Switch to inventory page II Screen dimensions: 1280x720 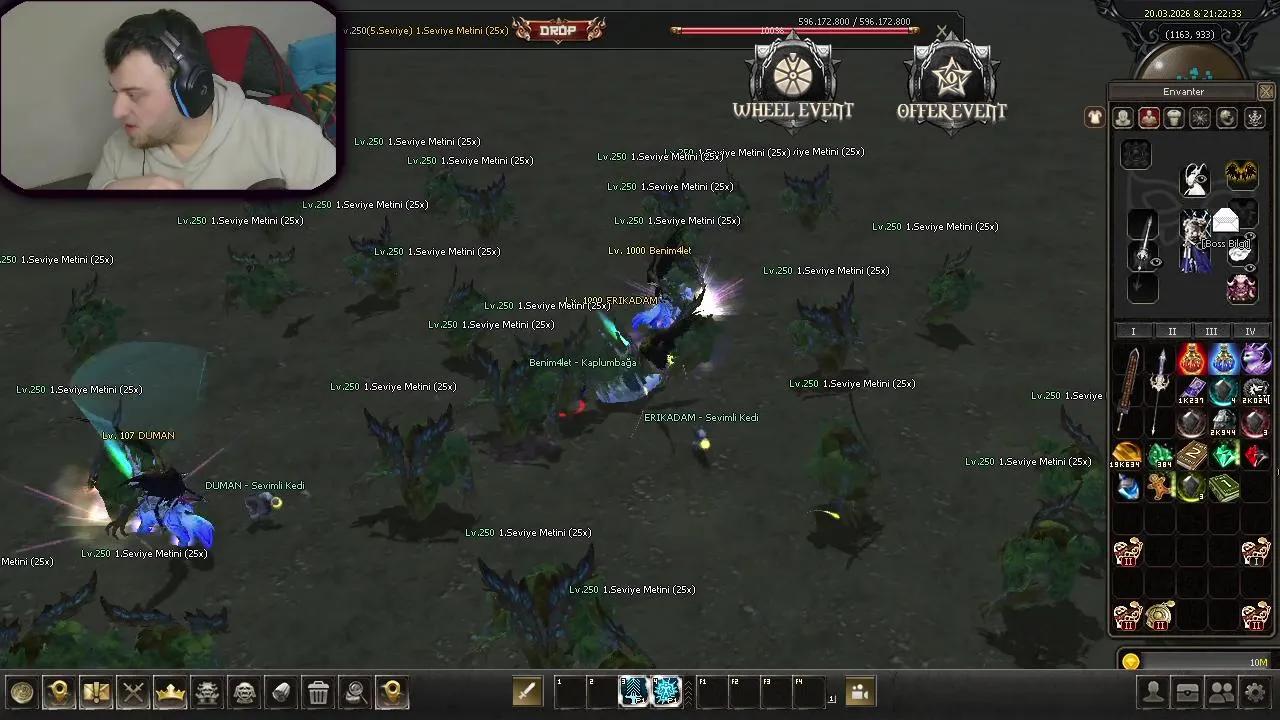1172,331
